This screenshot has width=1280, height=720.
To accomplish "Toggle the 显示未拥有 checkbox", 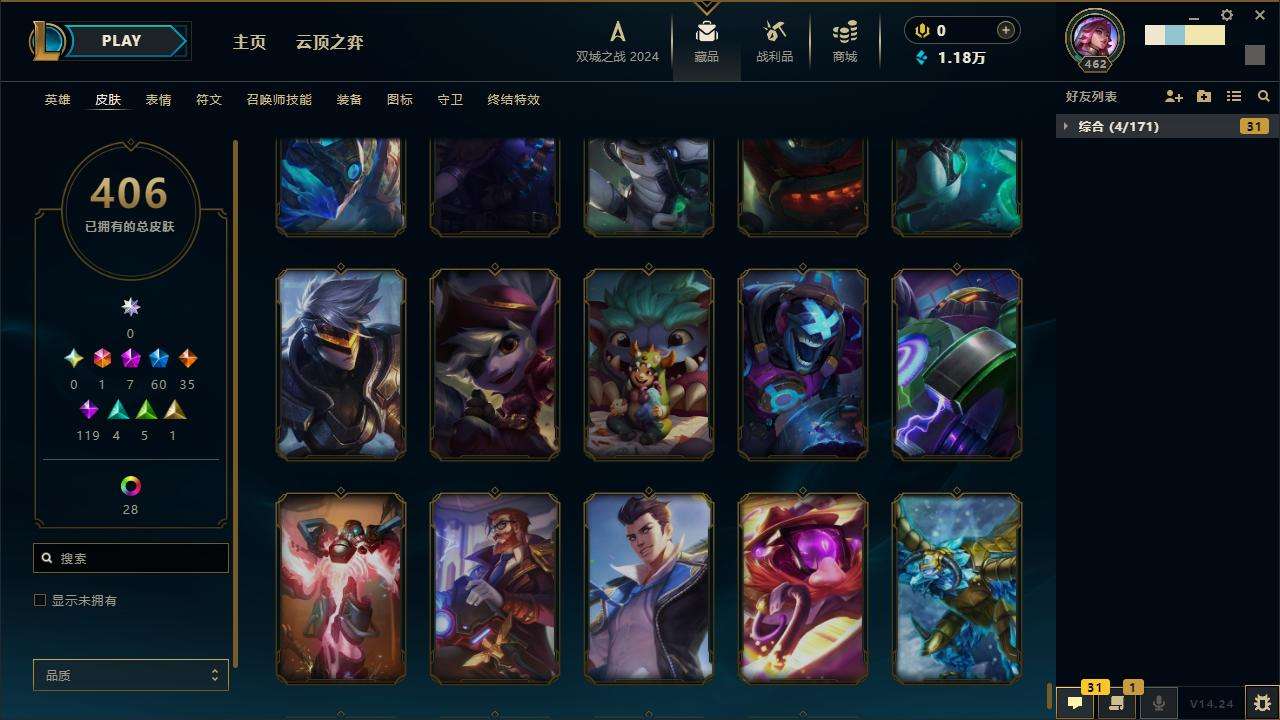I will coord(40,600).
